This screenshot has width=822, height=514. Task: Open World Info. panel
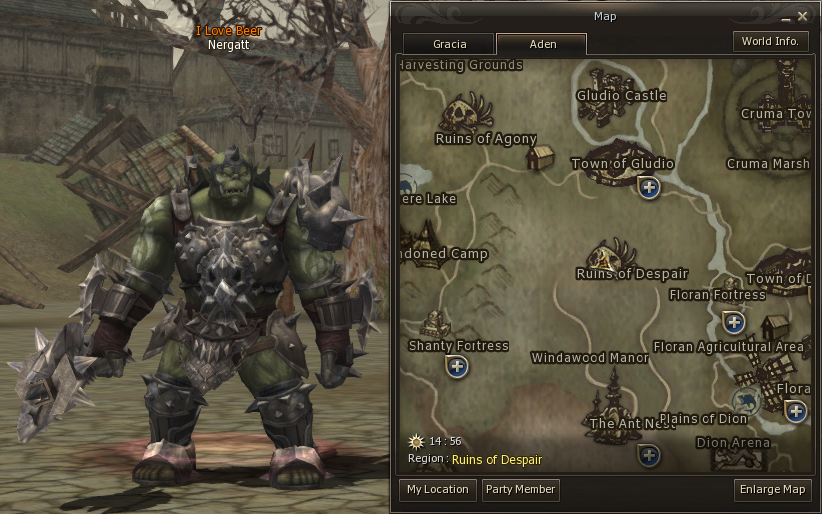click(x=770, y=41)
